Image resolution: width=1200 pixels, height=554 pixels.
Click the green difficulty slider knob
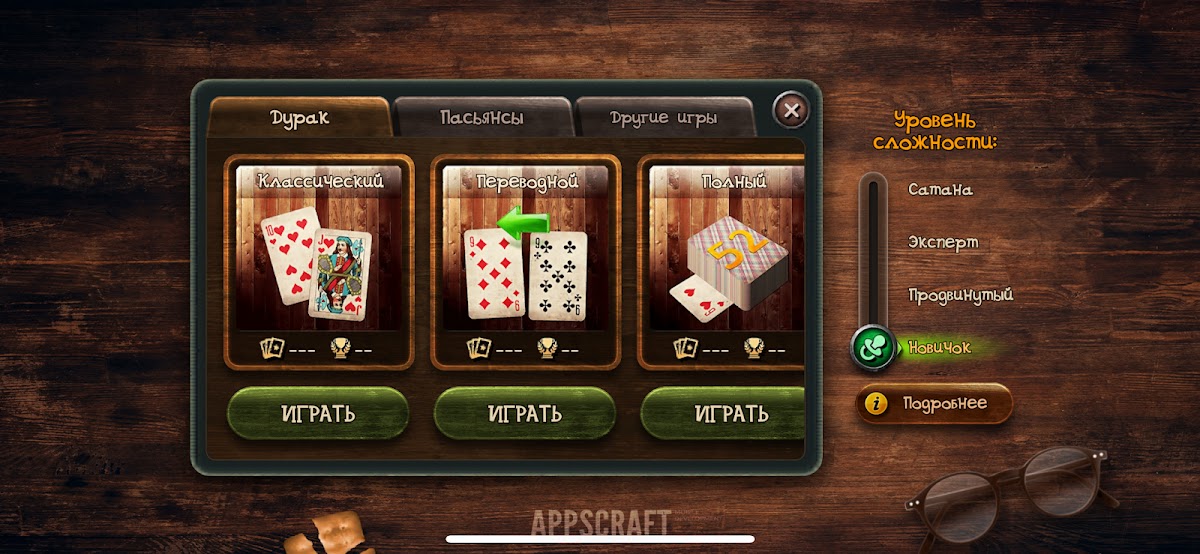coord(873,348)
